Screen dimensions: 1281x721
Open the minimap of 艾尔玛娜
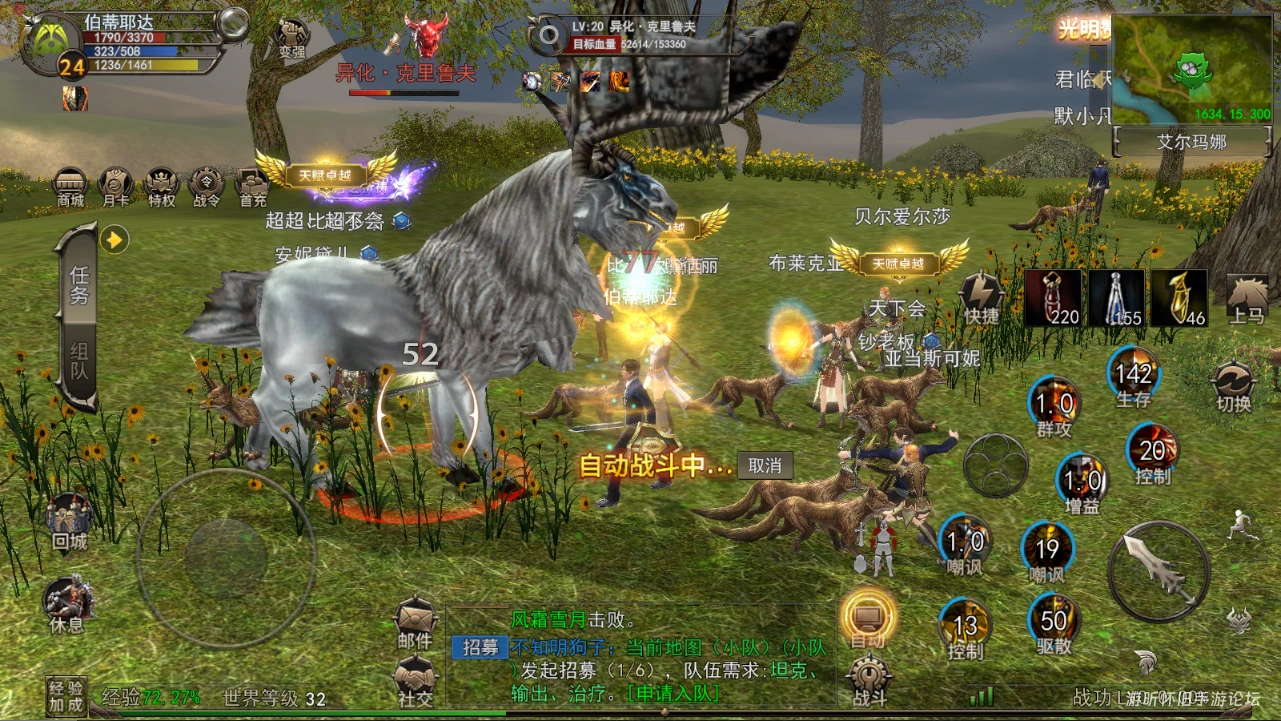click(x=1191, y=71)
